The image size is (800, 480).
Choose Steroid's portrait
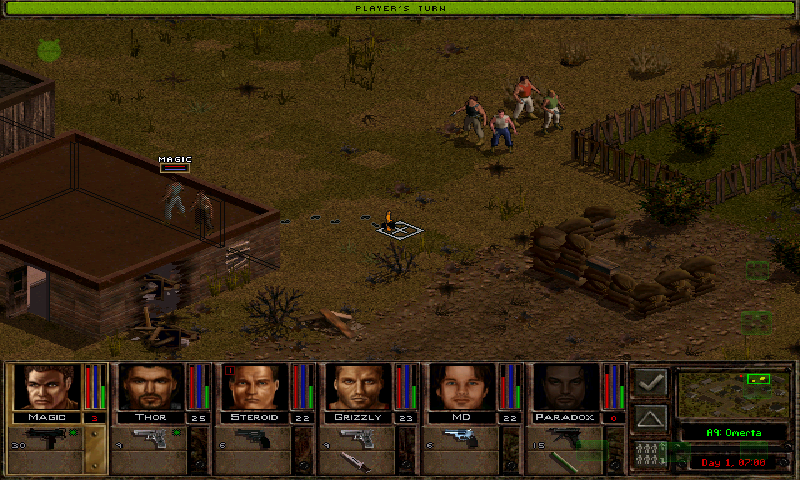(254, 387)
